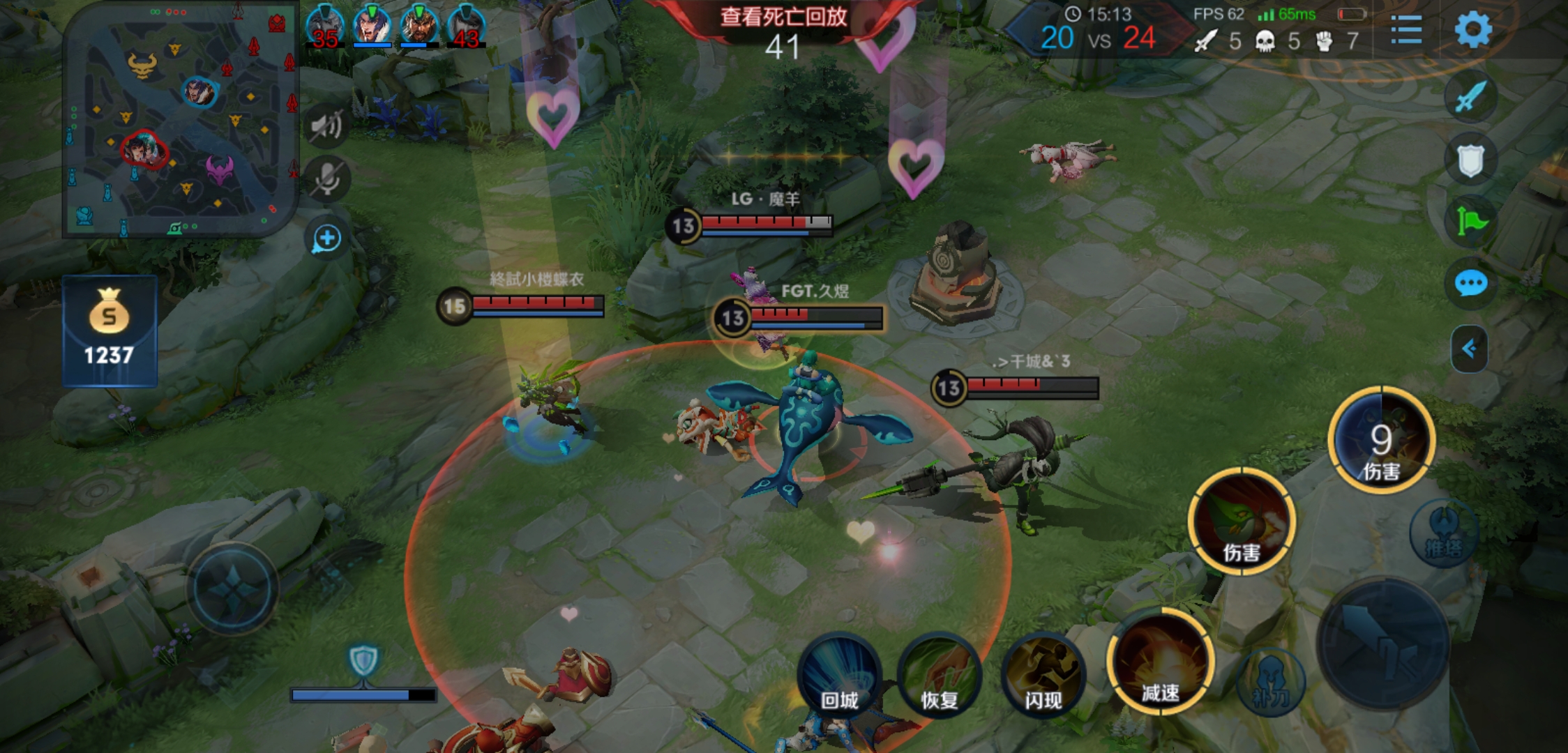This screenshot has height=753, width=1568.
Task: Send the shield defend signal
Action: (x=1470, y=160)
